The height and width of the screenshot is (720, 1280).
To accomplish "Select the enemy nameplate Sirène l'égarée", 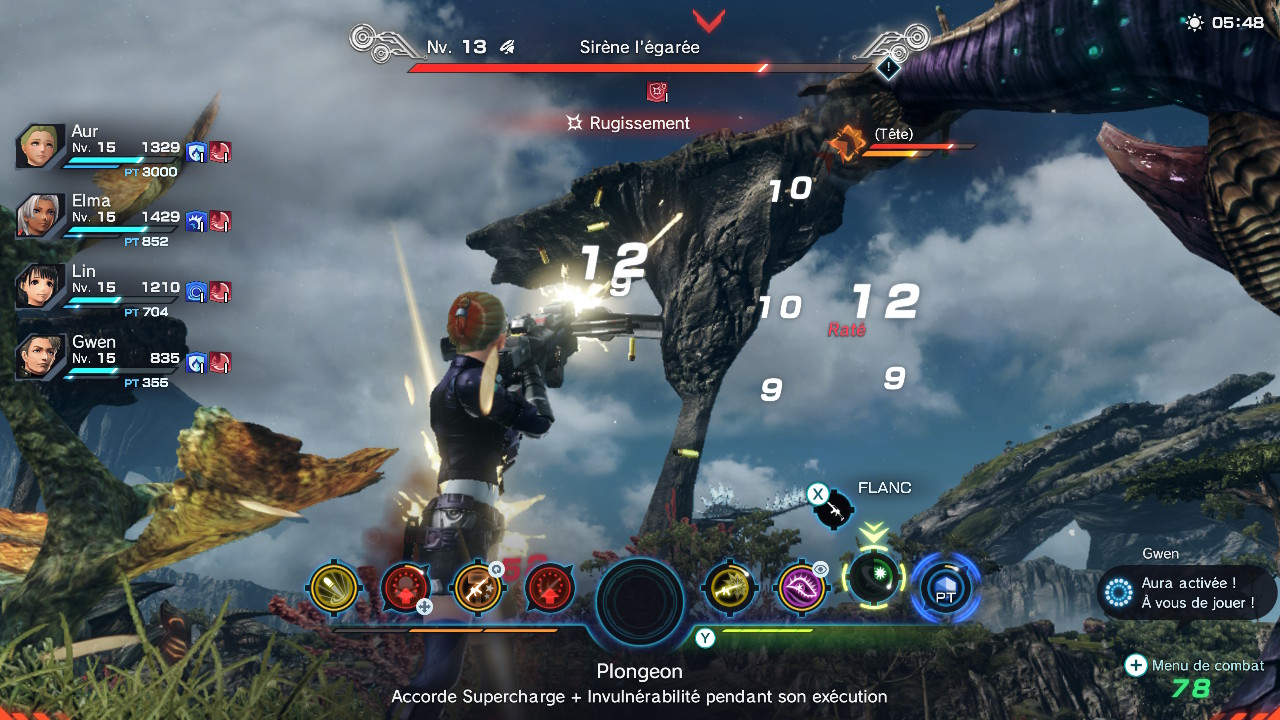I will coord(641,46).
